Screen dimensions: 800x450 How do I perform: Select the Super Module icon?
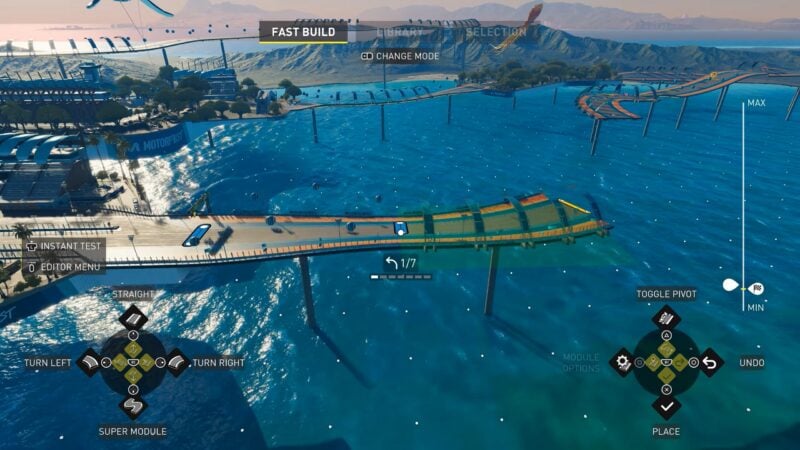[133, 406]
